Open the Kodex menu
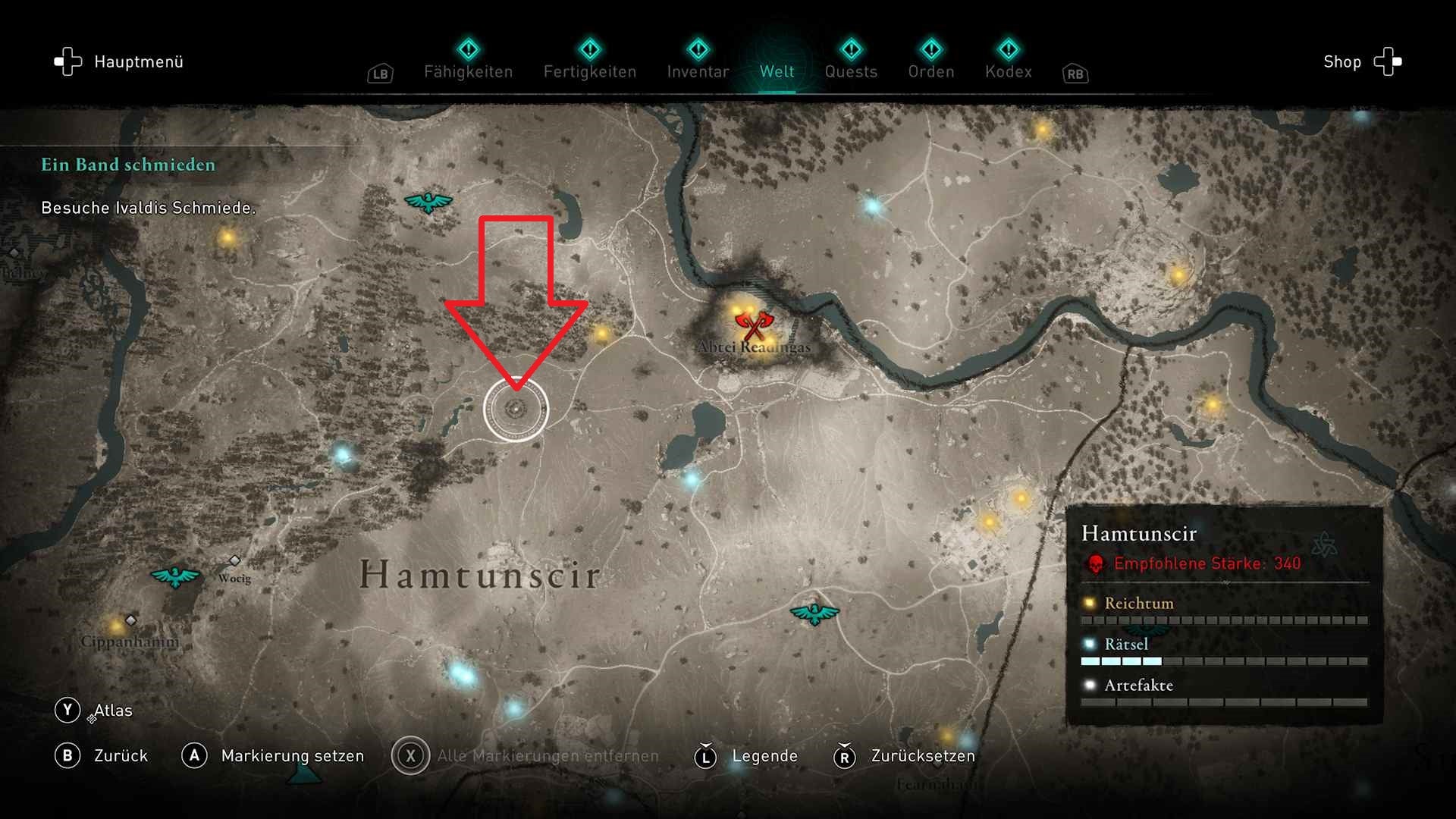This screenshot has width=1456, height=819. 1009,71
